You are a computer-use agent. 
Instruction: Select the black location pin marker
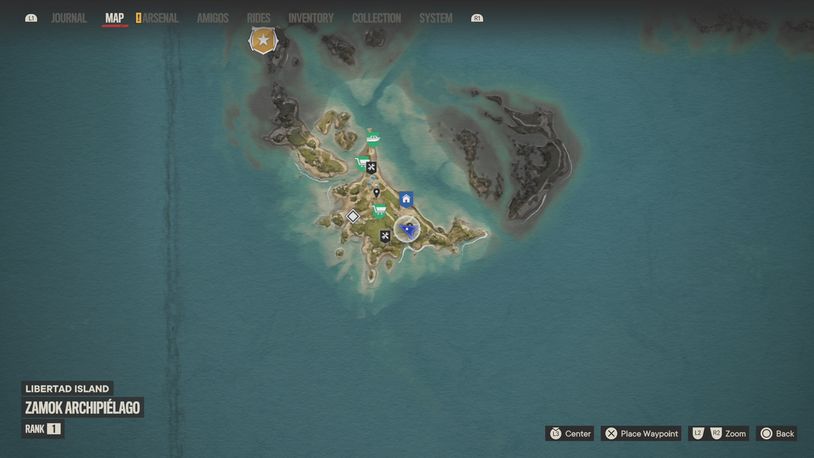click(x=376, y=192)
